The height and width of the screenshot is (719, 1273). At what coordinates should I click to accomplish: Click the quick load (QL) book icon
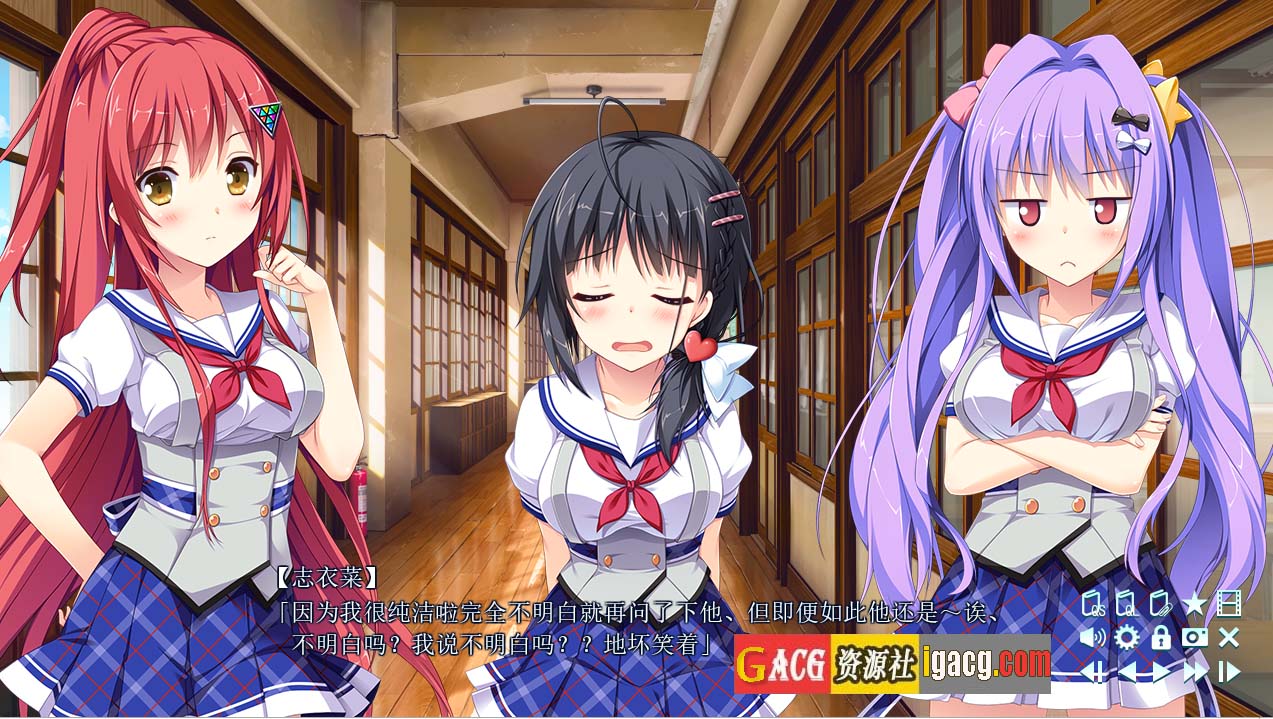[x=1127, y=604]
